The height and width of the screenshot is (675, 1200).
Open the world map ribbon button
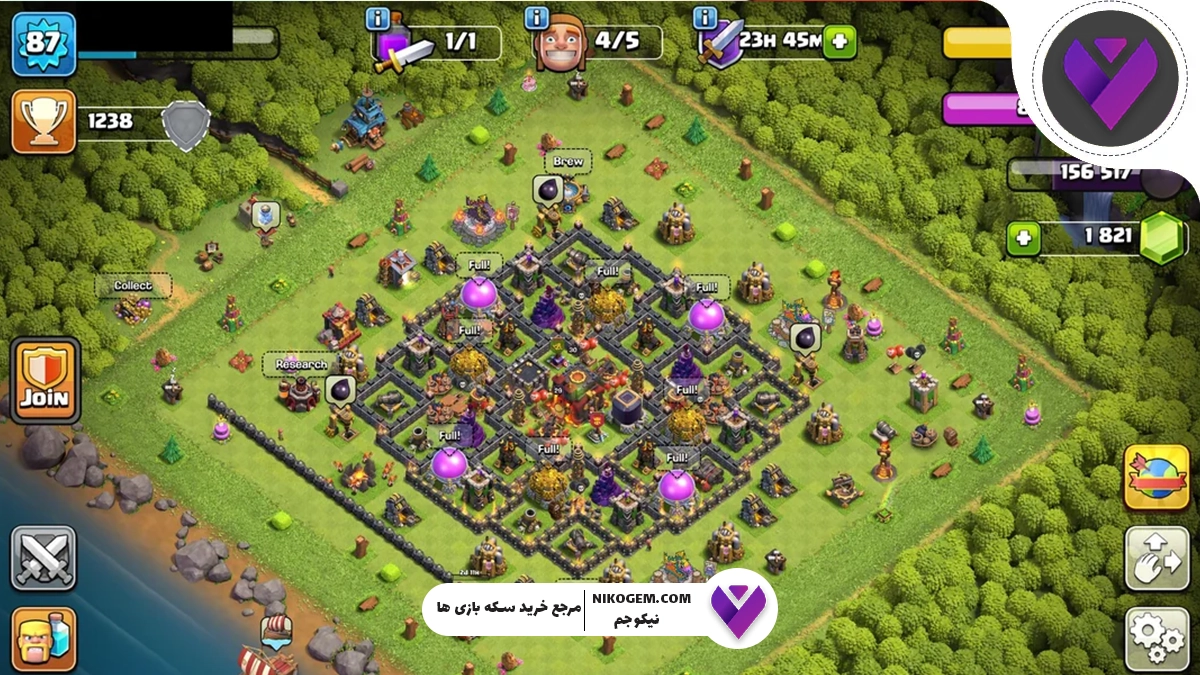[x=1156, y=477]
